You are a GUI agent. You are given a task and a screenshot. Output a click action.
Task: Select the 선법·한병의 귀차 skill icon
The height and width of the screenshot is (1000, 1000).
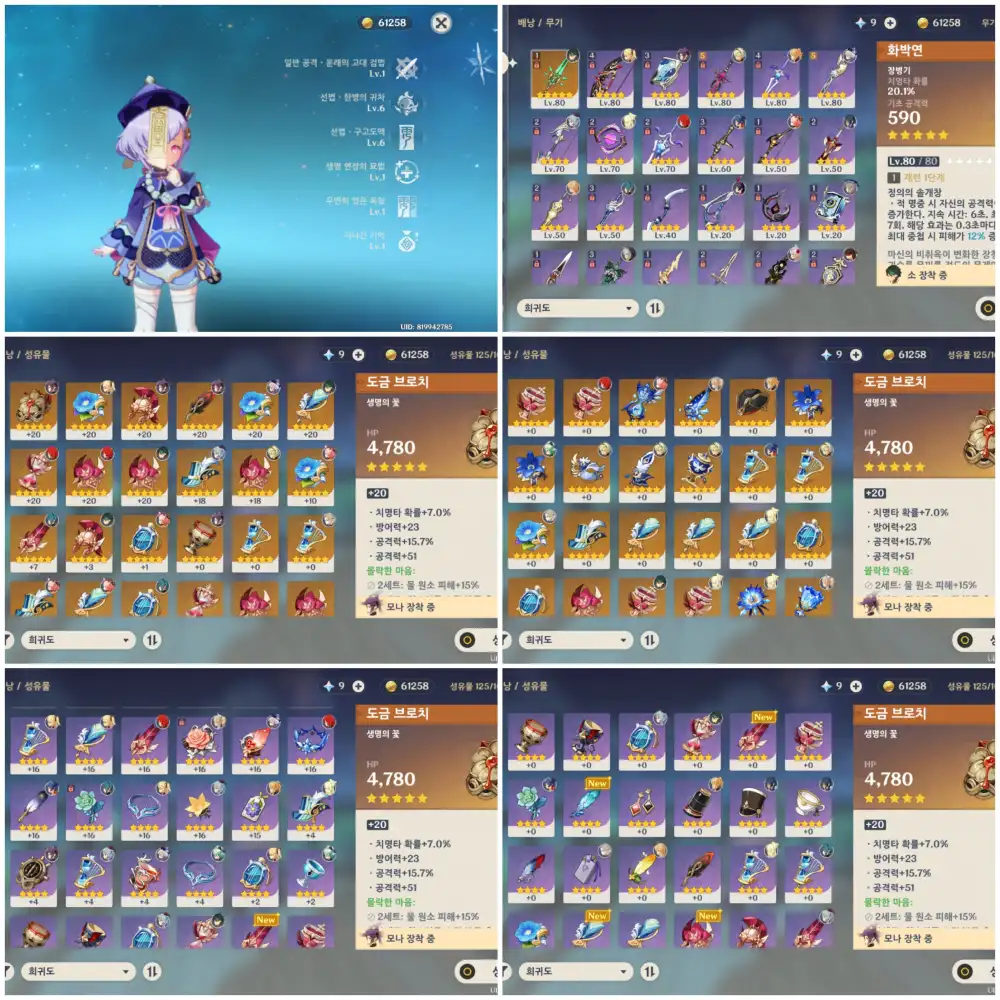(406, 103)
